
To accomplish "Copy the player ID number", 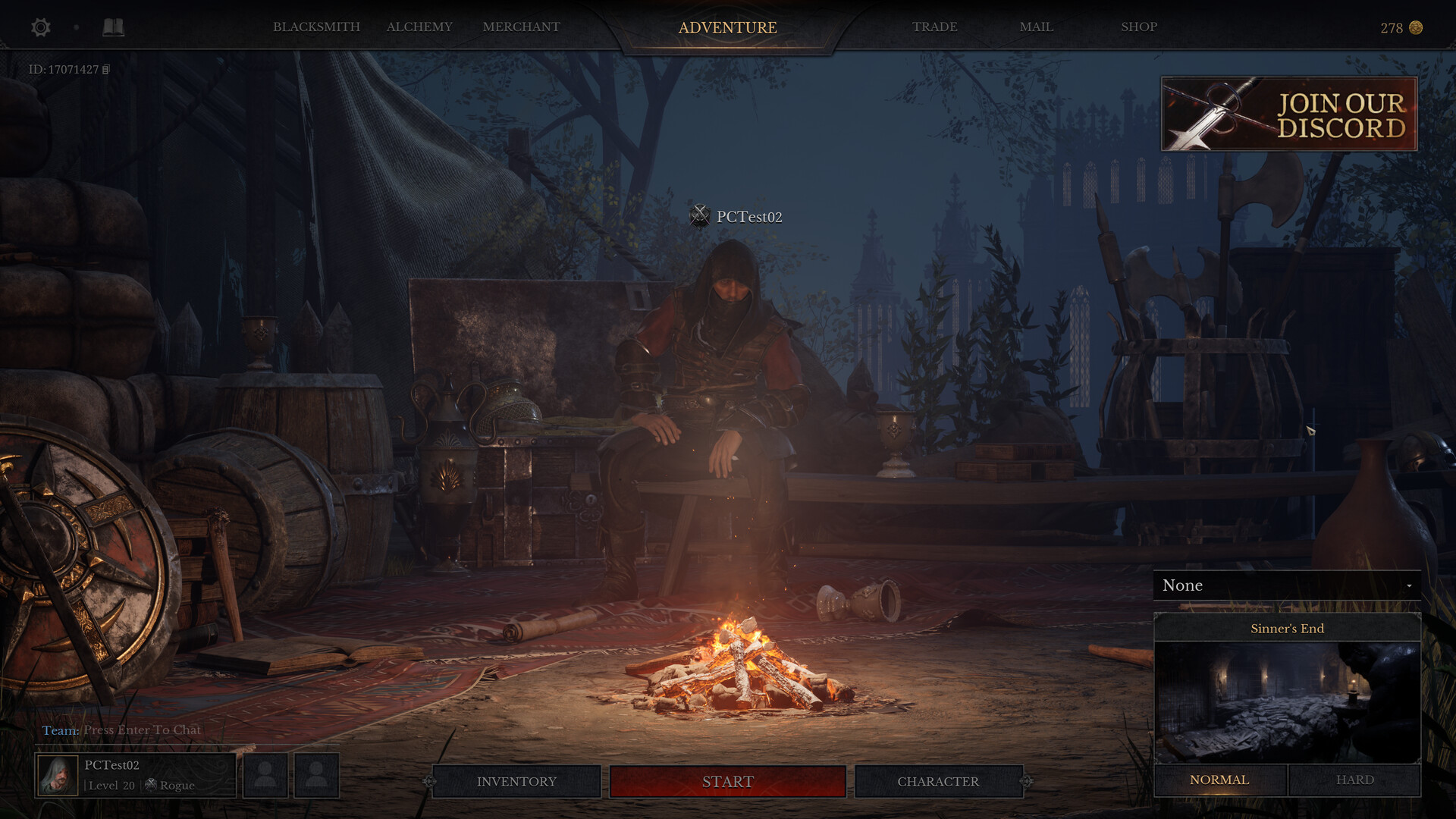I will pyautogui.click(x=106, y=70).
